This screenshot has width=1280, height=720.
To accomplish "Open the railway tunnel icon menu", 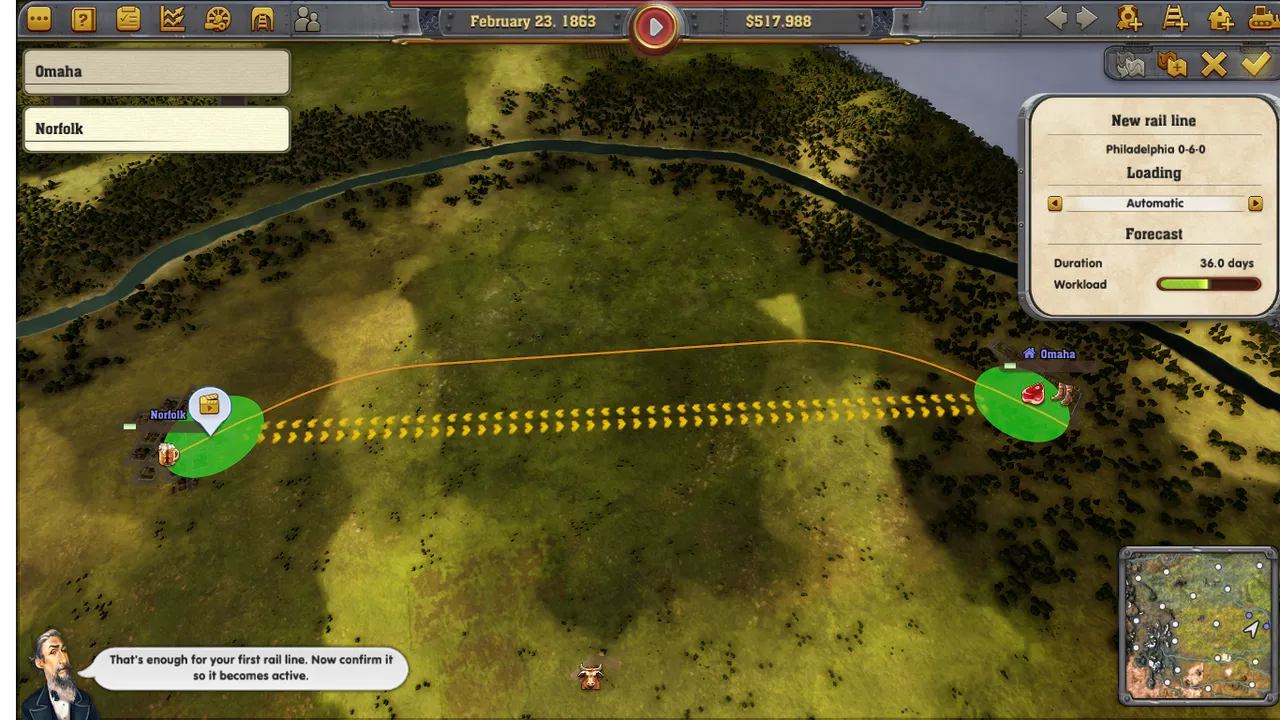I will [262, 19].
